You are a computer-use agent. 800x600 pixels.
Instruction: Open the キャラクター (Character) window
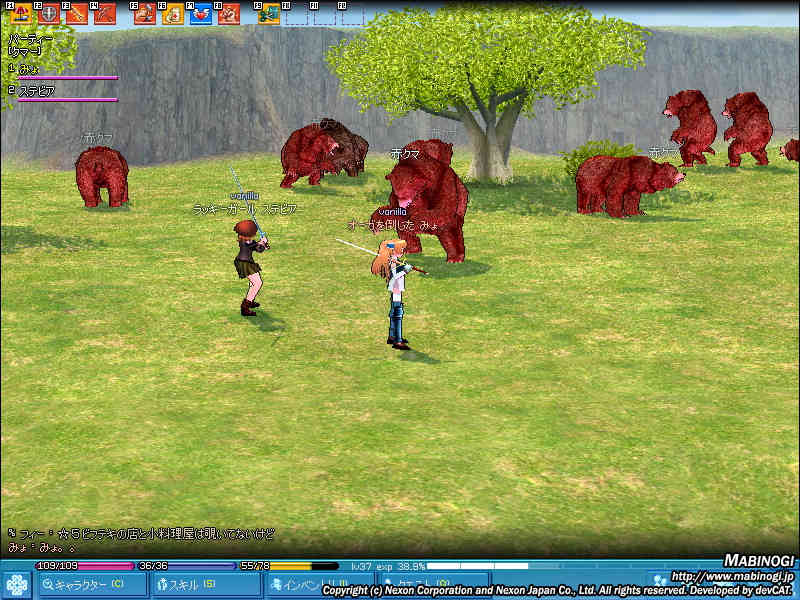[91, 584]
